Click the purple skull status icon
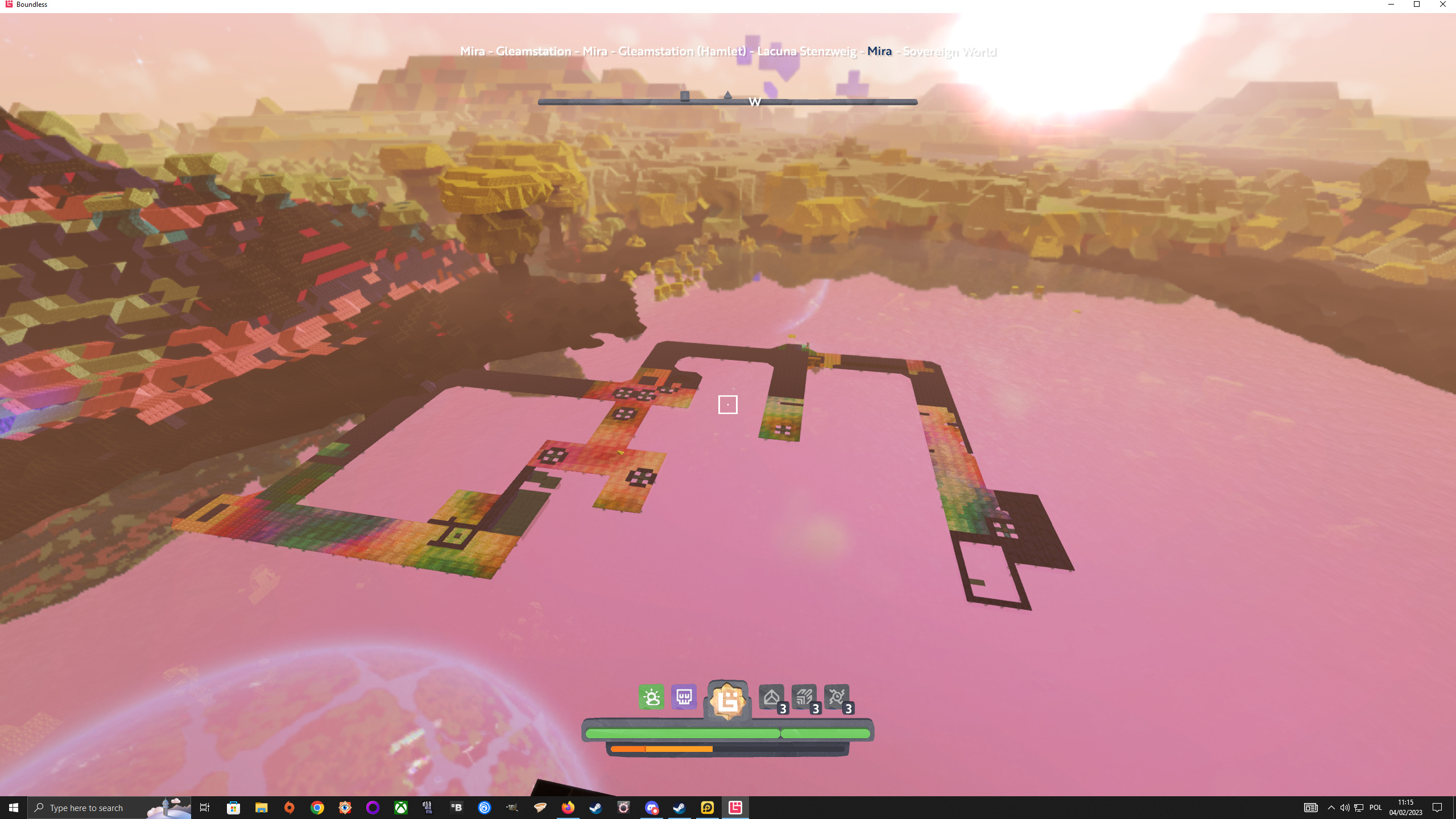This screenshot has width=1456, height=819. click(684, 697)
